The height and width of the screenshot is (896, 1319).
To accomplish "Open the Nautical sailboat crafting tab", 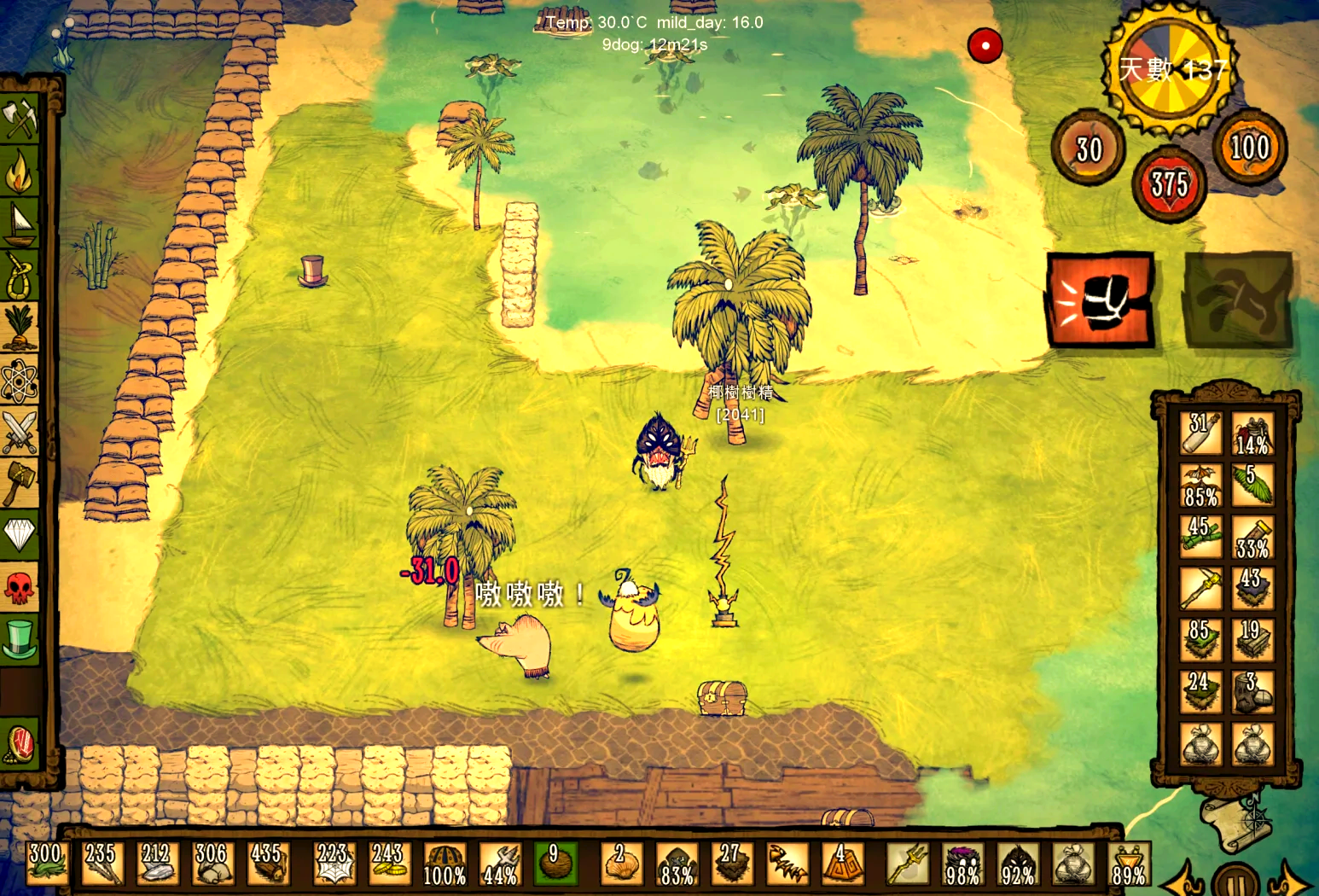I will point(20,224).
